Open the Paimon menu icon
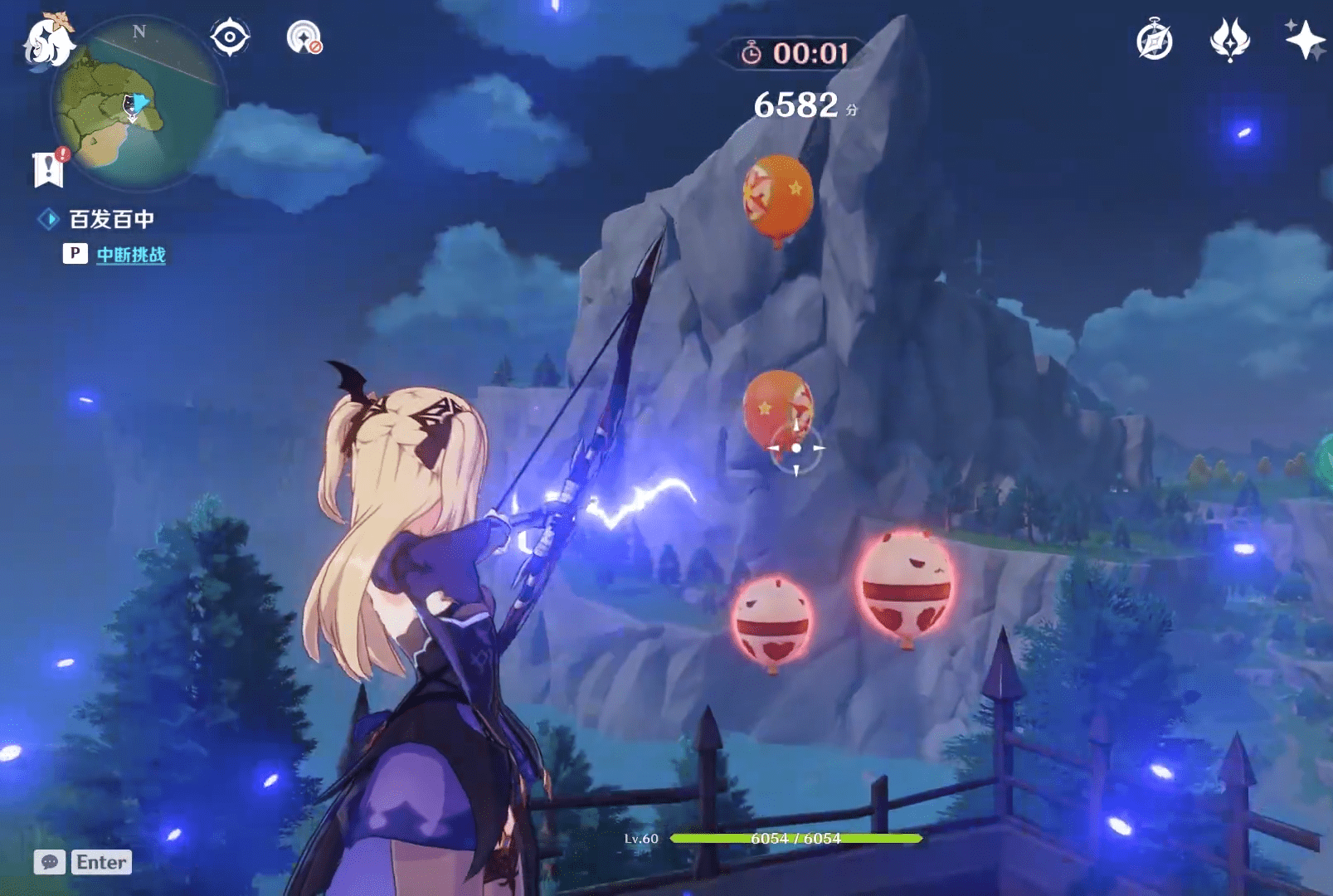This screenshot has height=896, width=1333. 47,41
